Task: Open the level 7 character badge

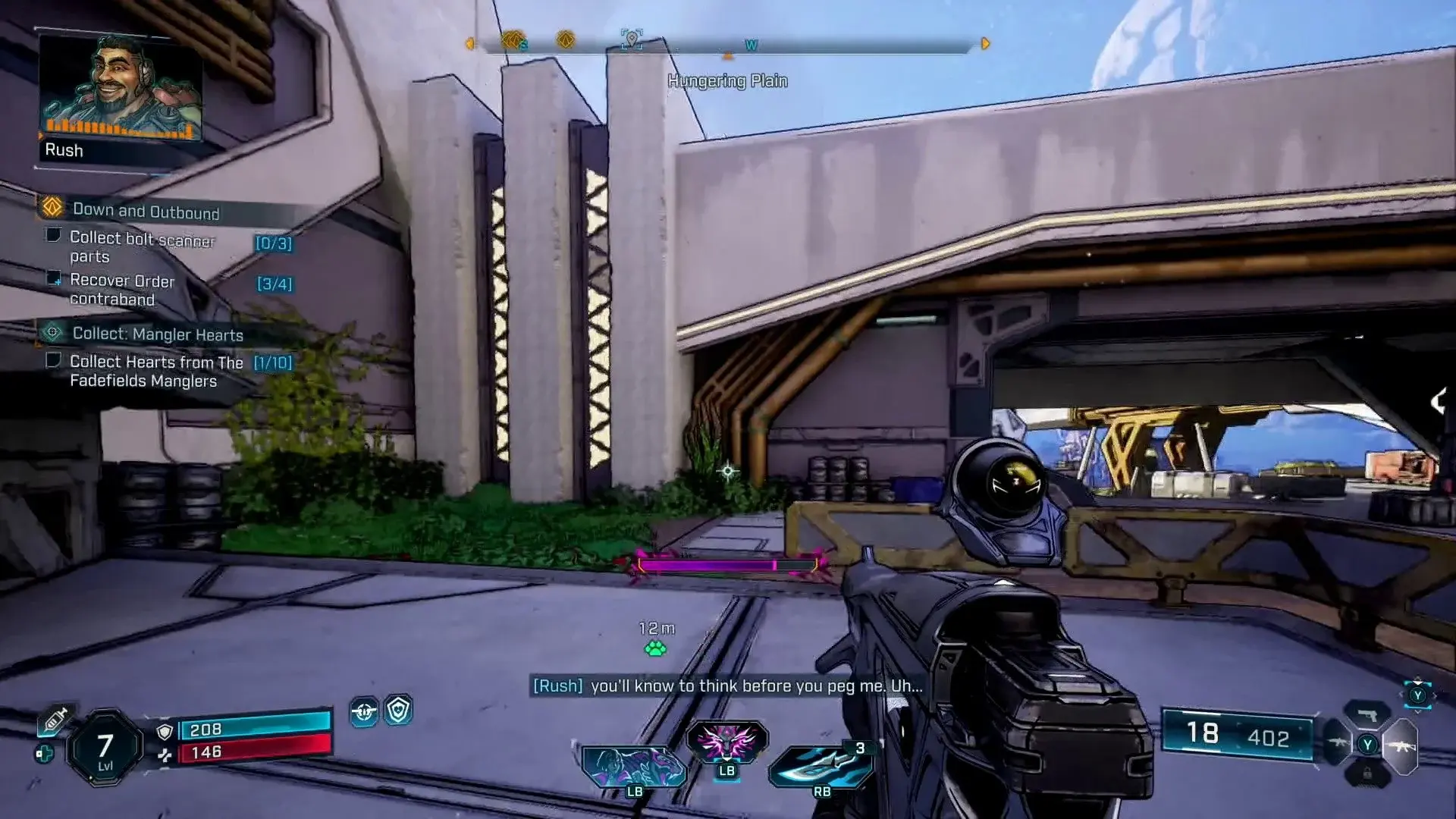Action: click(105, 748)
